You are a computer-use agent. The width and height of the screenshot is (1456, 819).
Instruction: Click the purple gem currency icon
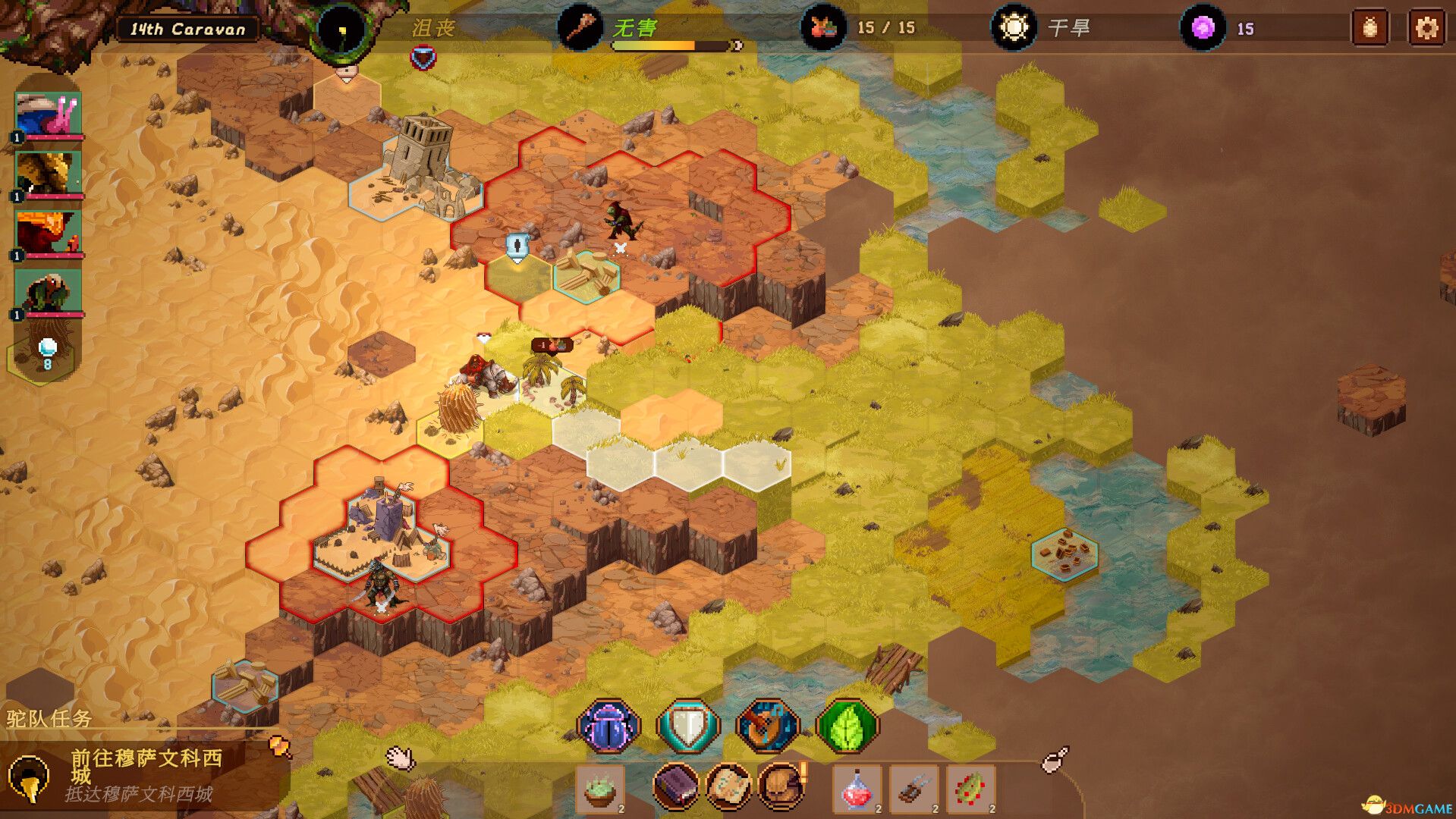coord(1204,28)
